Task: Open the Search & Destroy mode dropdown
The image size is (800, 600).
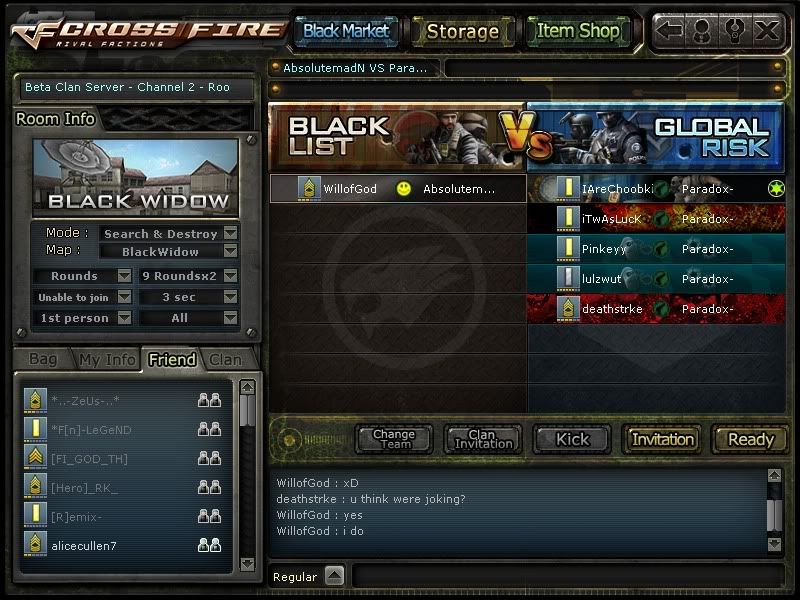Action: click(230, 234)
